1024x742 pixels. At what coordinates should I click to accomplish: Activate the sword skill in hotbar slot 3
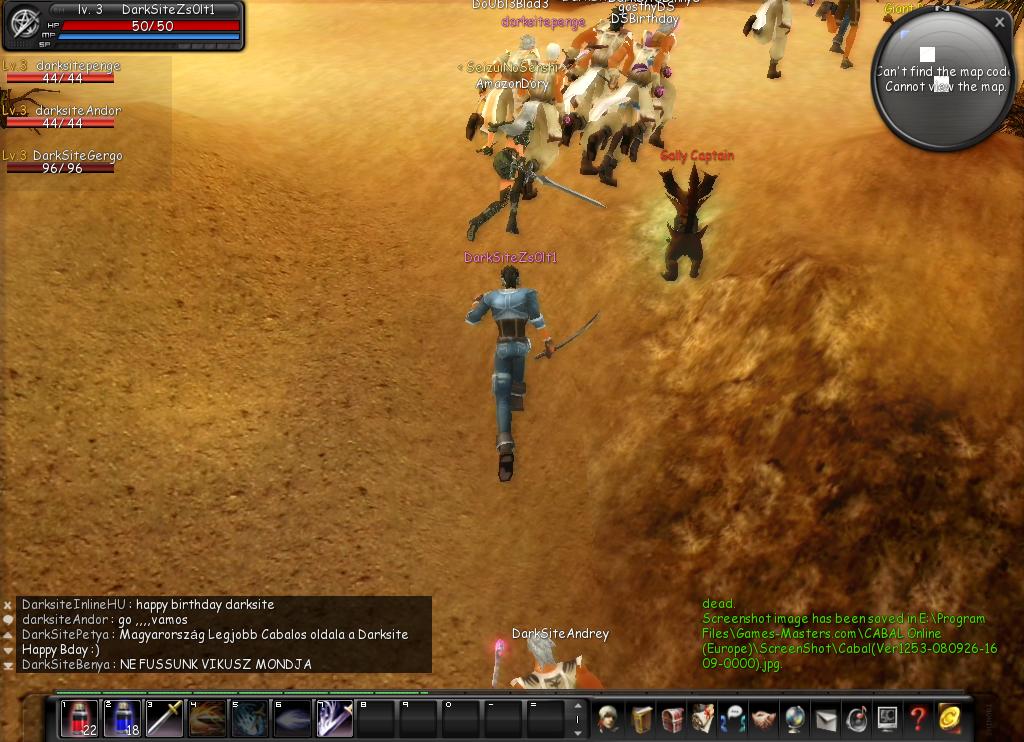point(165,719)
